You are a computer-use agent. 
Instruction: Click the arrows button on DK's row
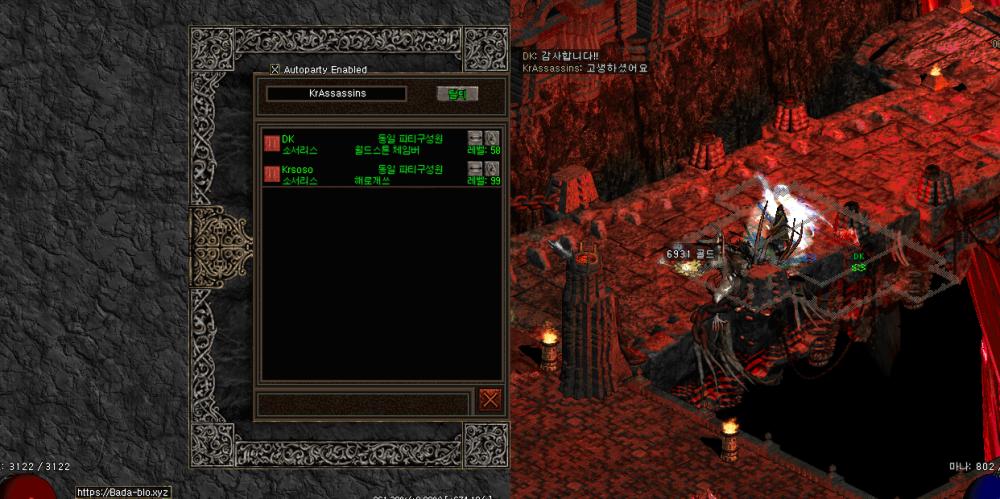pos(475,138)
